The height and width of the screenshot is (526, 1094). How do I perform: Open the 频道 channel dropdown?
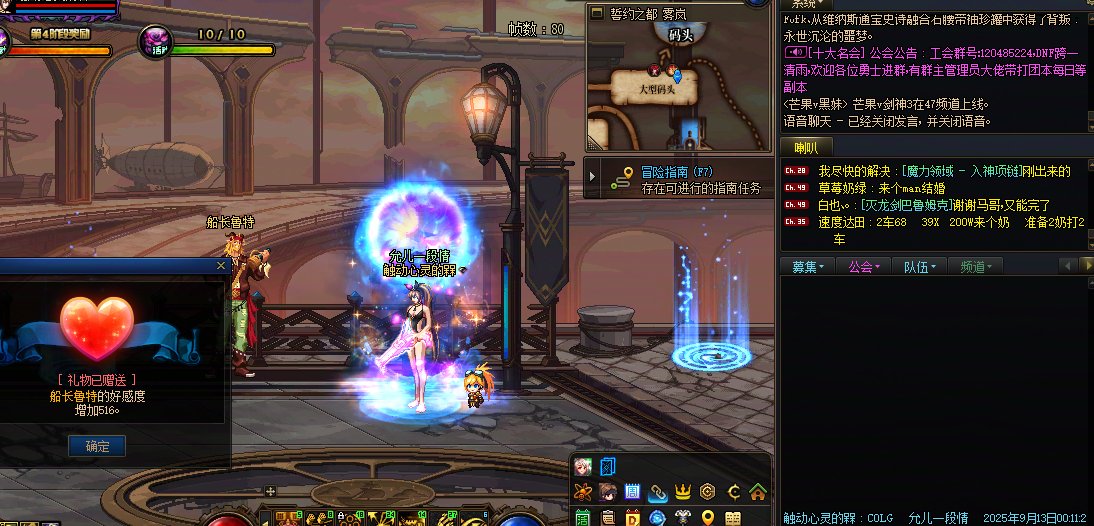pos(976,267)
